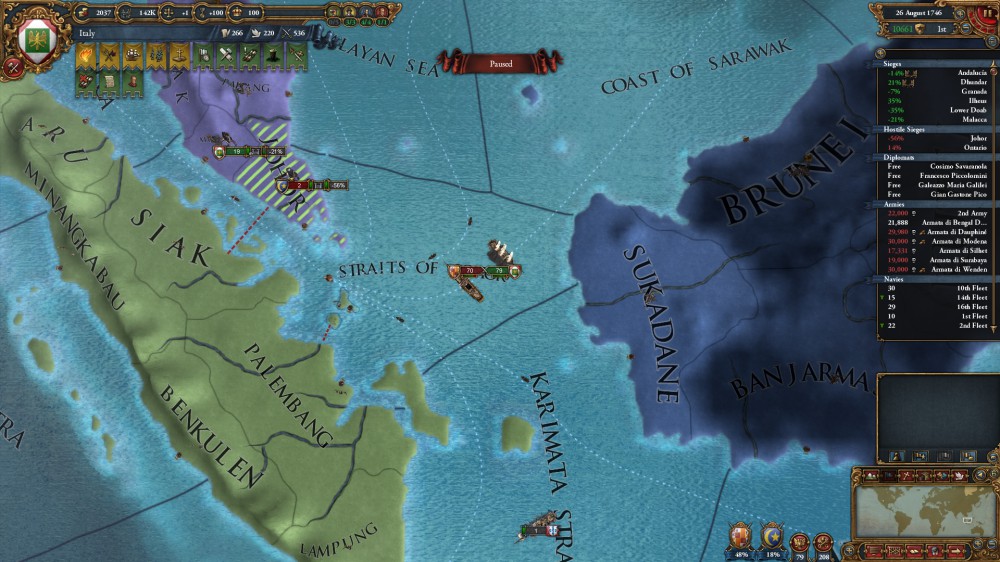Open the war with the red checkered shield
Screen dimensions: 1000x562
pos(740,537)
